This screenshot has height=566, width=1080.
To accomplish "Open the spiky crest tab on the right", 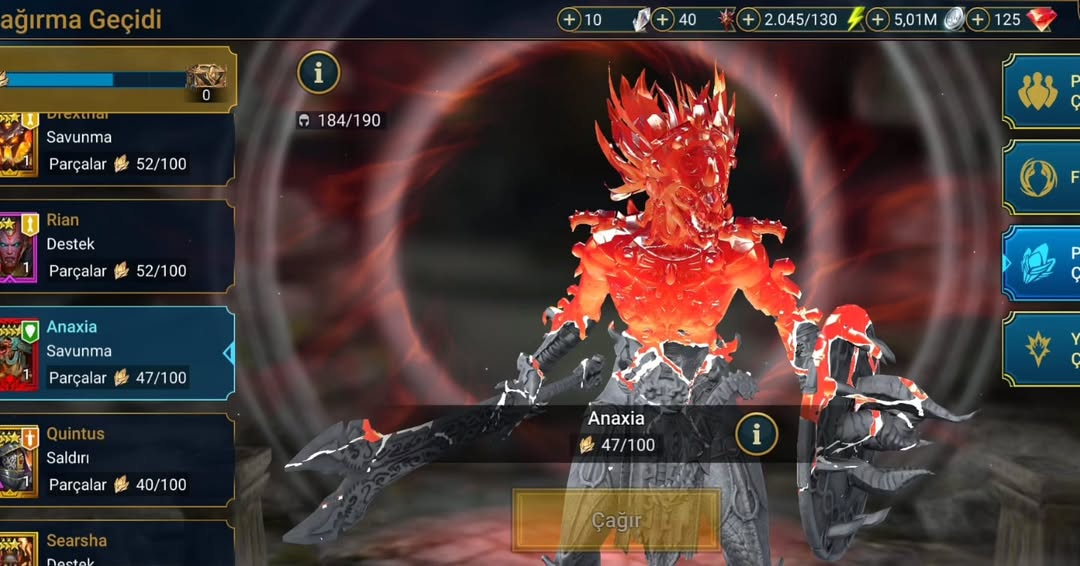I will tap(1040, 349).
